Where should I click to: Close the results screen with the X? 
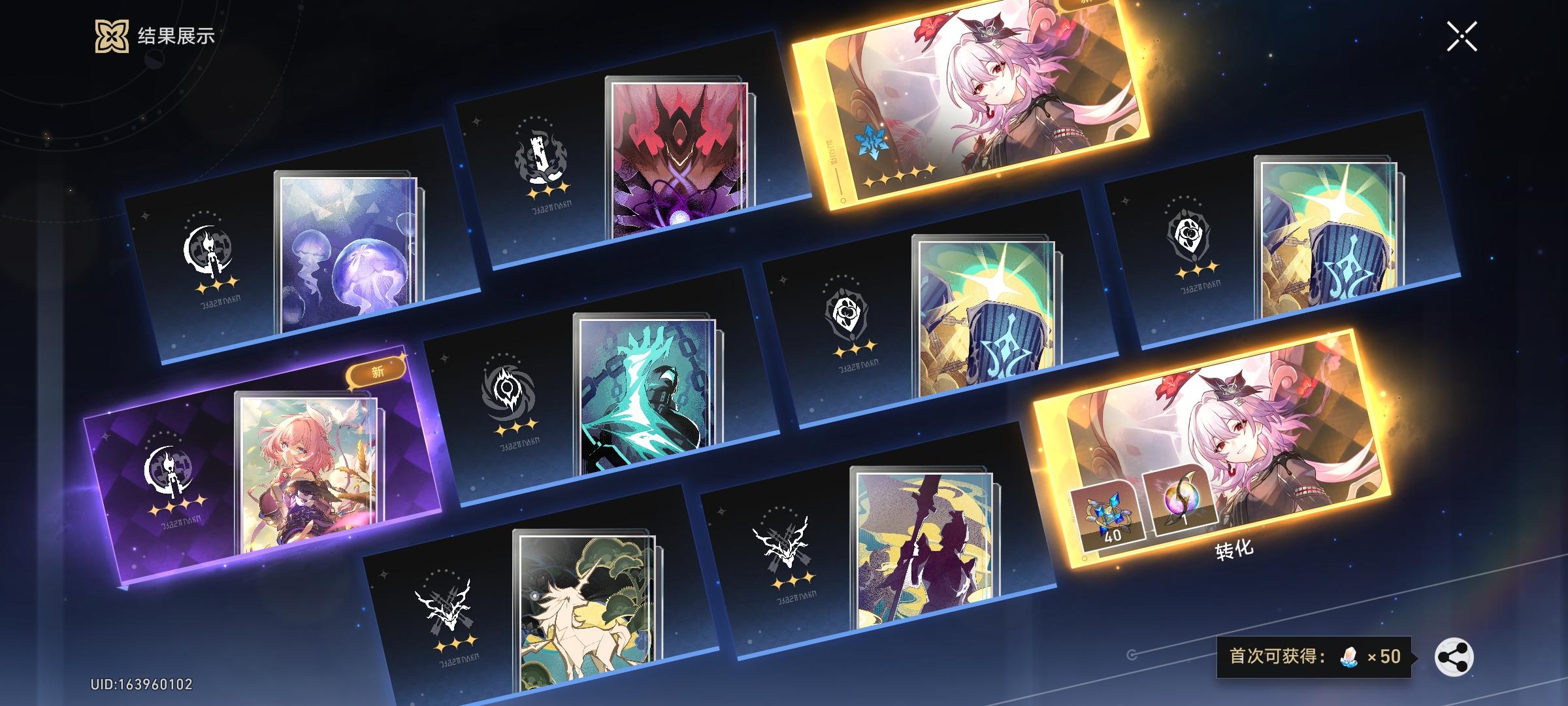(x=1463, y=35)
